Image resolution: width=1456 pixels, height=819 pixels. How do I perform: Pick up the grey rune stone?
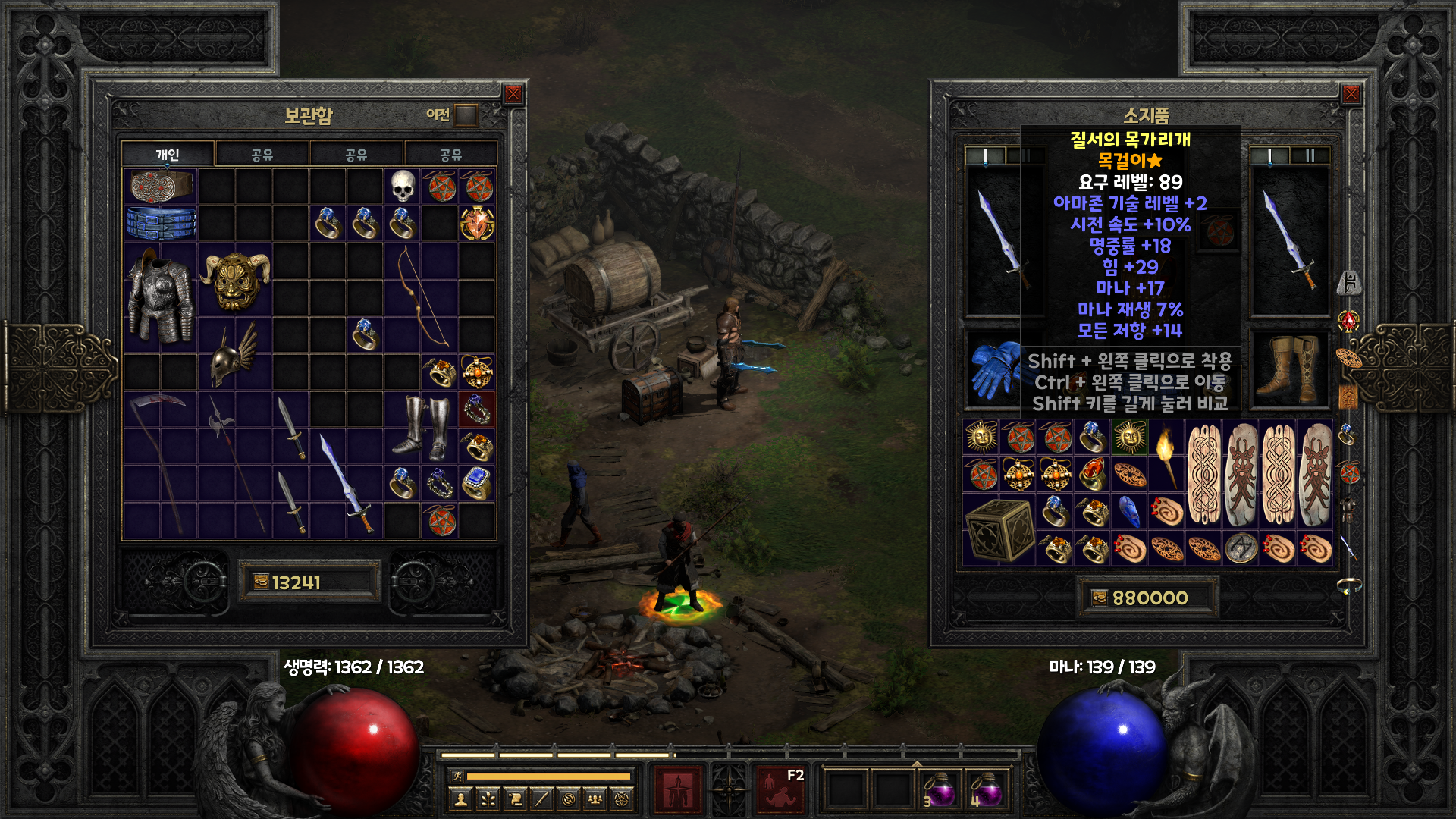coord(1241,548)
